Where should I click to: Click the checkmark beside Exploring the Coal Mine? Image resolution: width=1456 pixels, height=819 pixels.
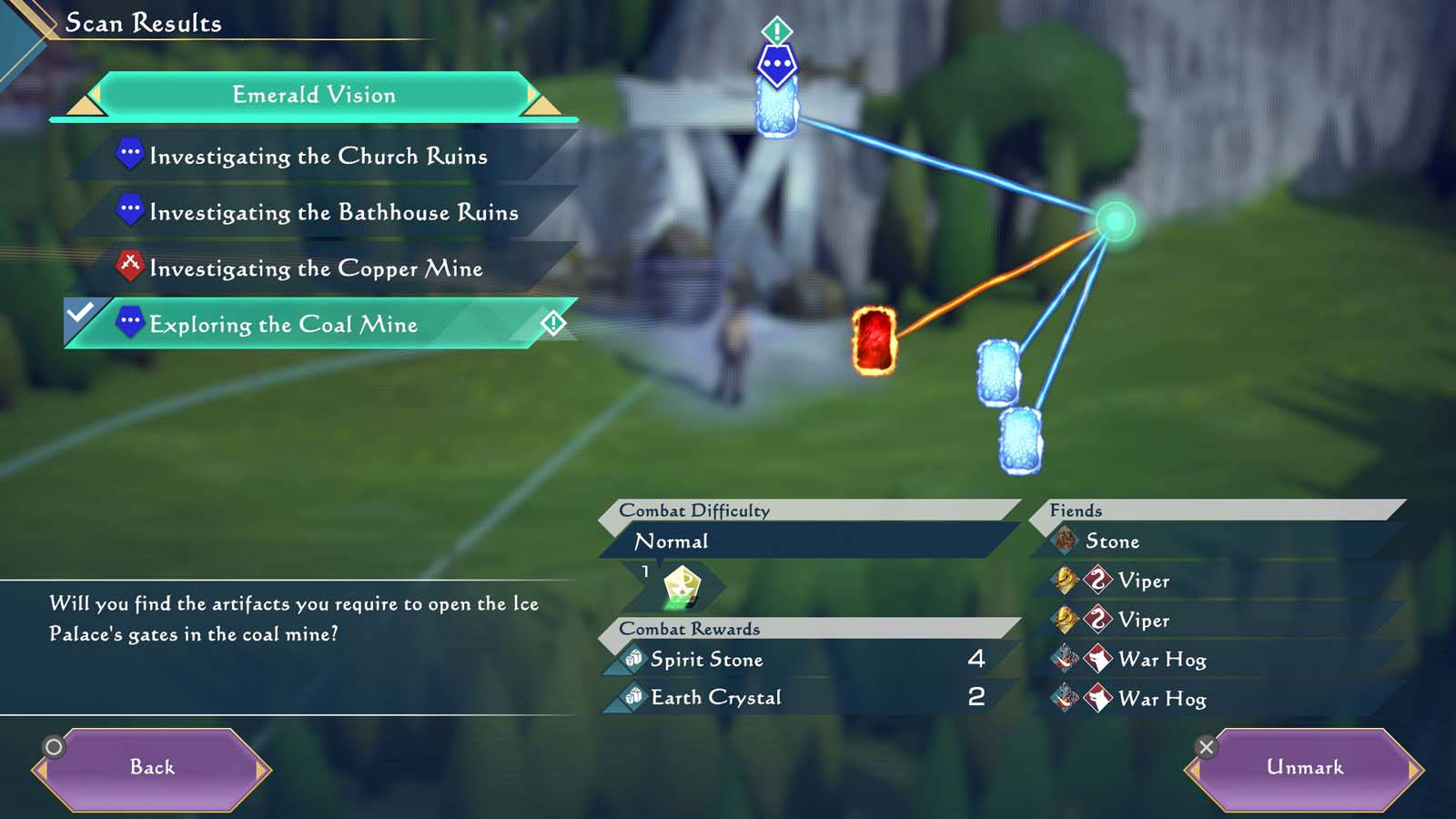78,313
